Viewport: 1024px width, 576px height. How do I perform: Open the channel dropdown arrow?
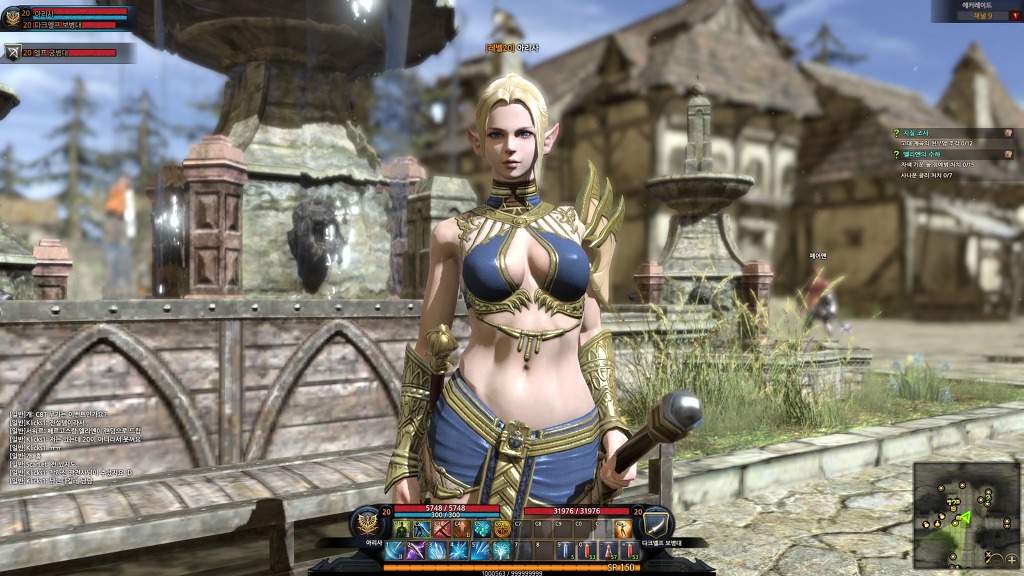click(x=1015, y=16)
